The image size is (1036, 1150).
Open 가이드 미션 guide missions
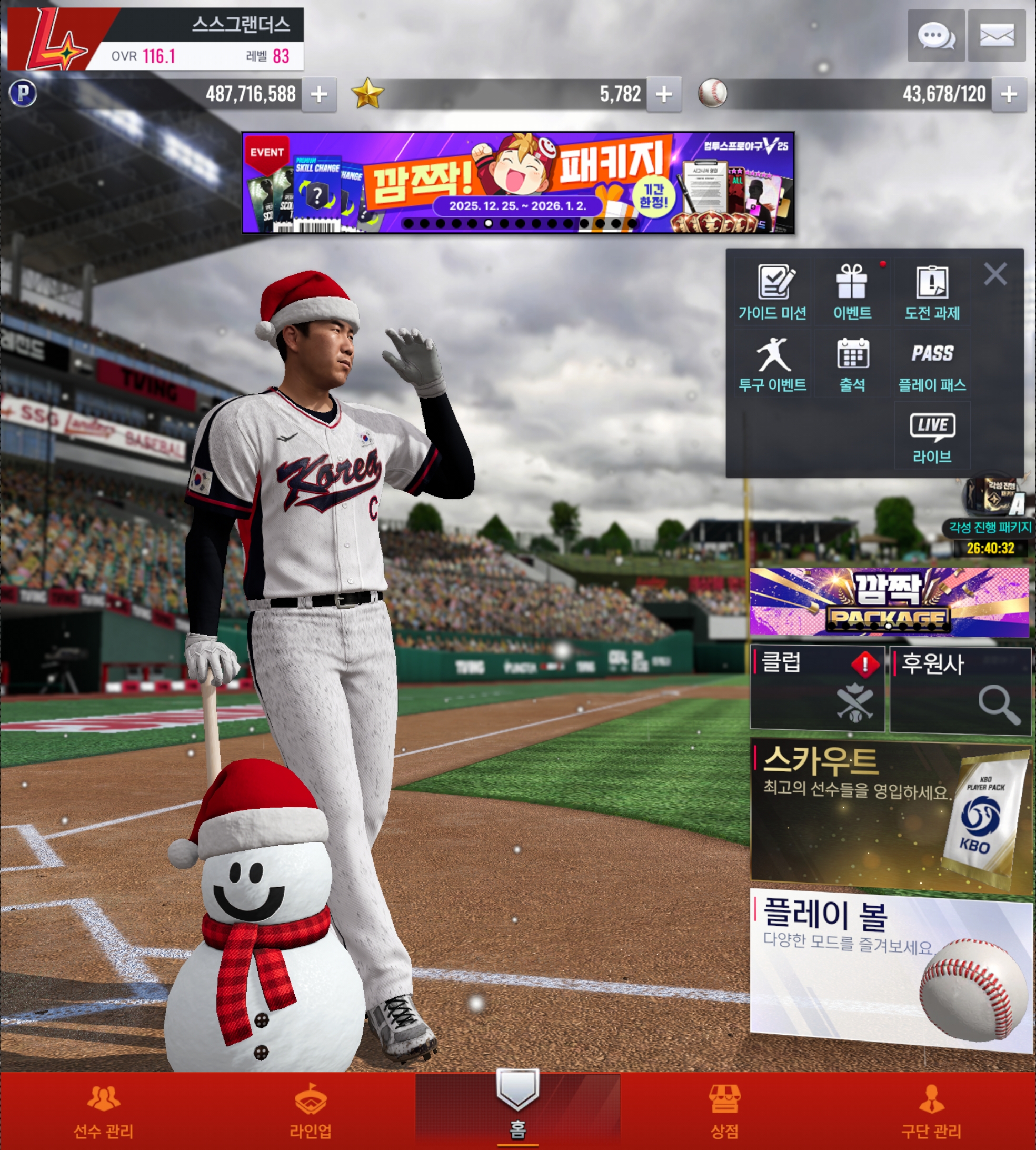click(x=772, y=293)
